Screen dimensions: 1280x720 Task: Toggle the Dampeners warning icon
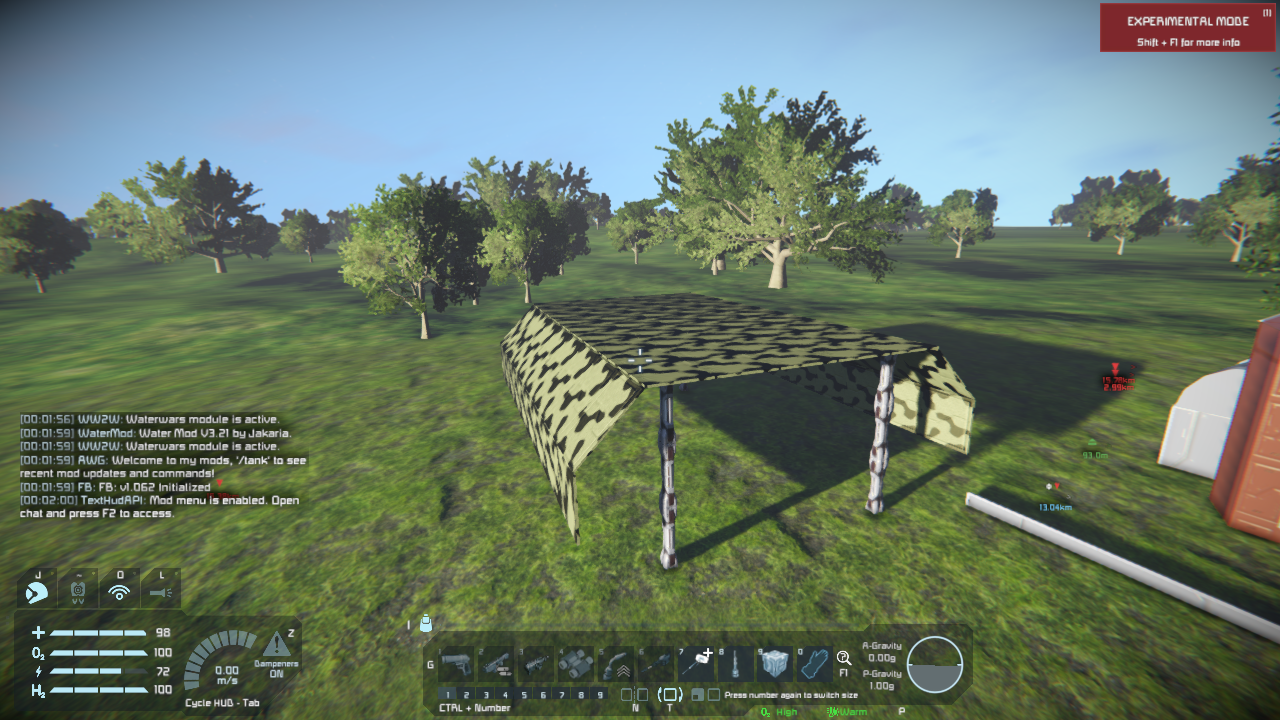[x=276, y=645]
